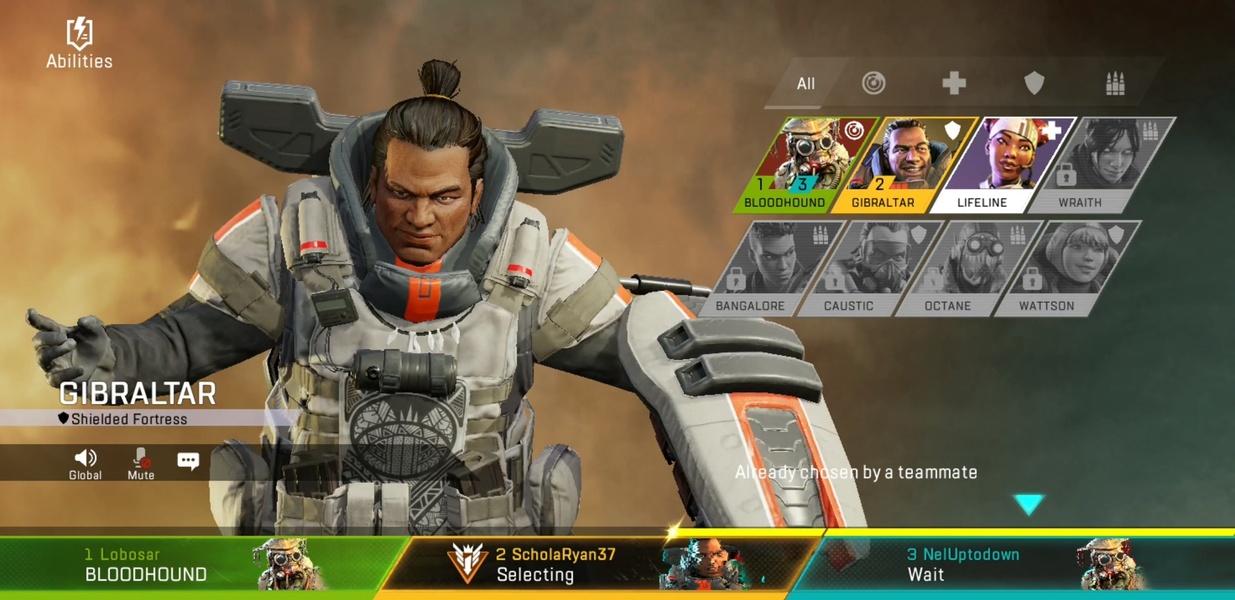Filter legends by the target-reticle class icon
This screenshot has width=1235, height=600.
click(x=874, y=84)
